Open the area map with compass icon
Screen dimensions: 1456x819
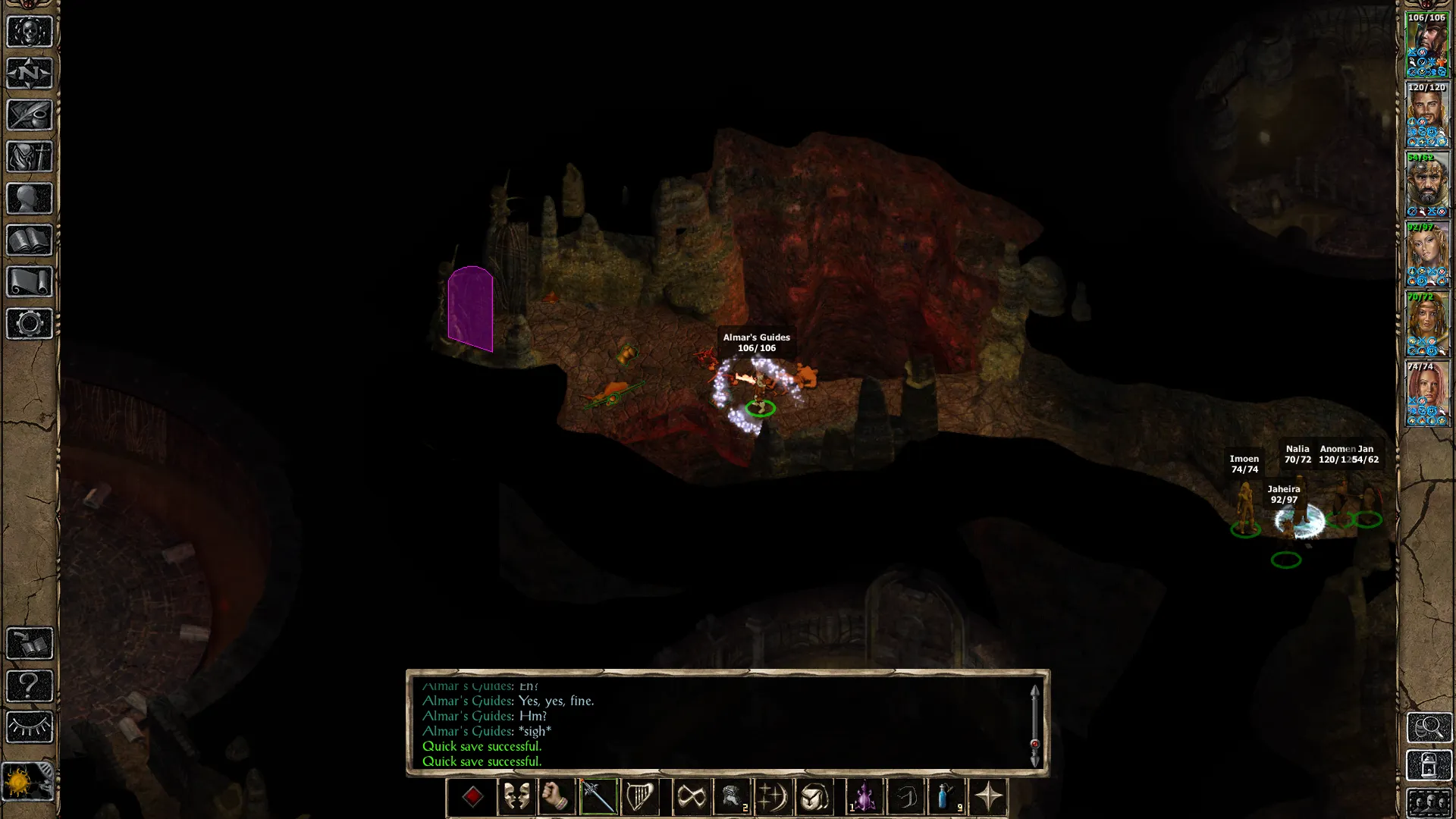coord(30,74)
